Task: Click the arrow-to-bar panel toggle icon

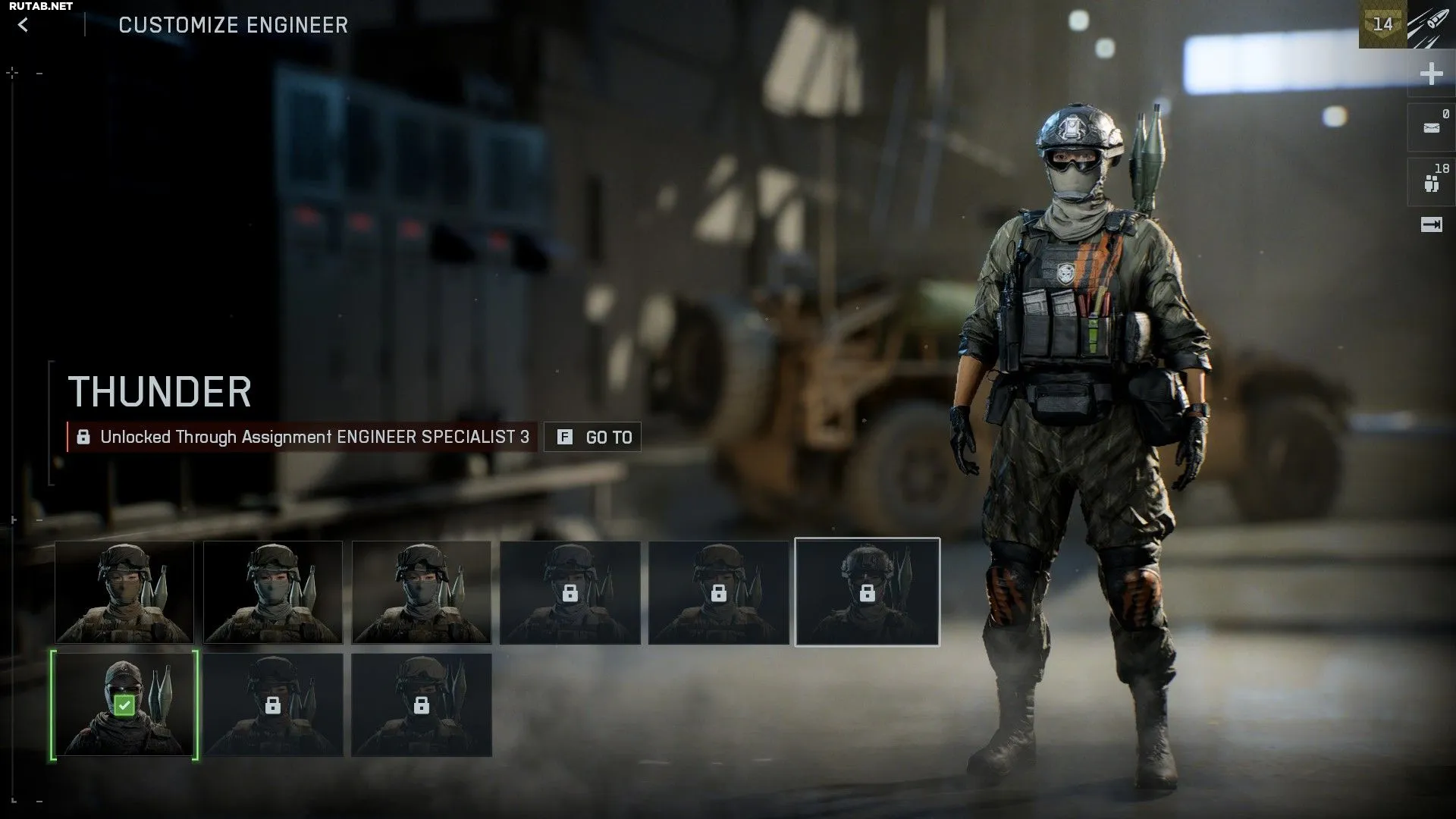Action: (x=1431, y=224)
